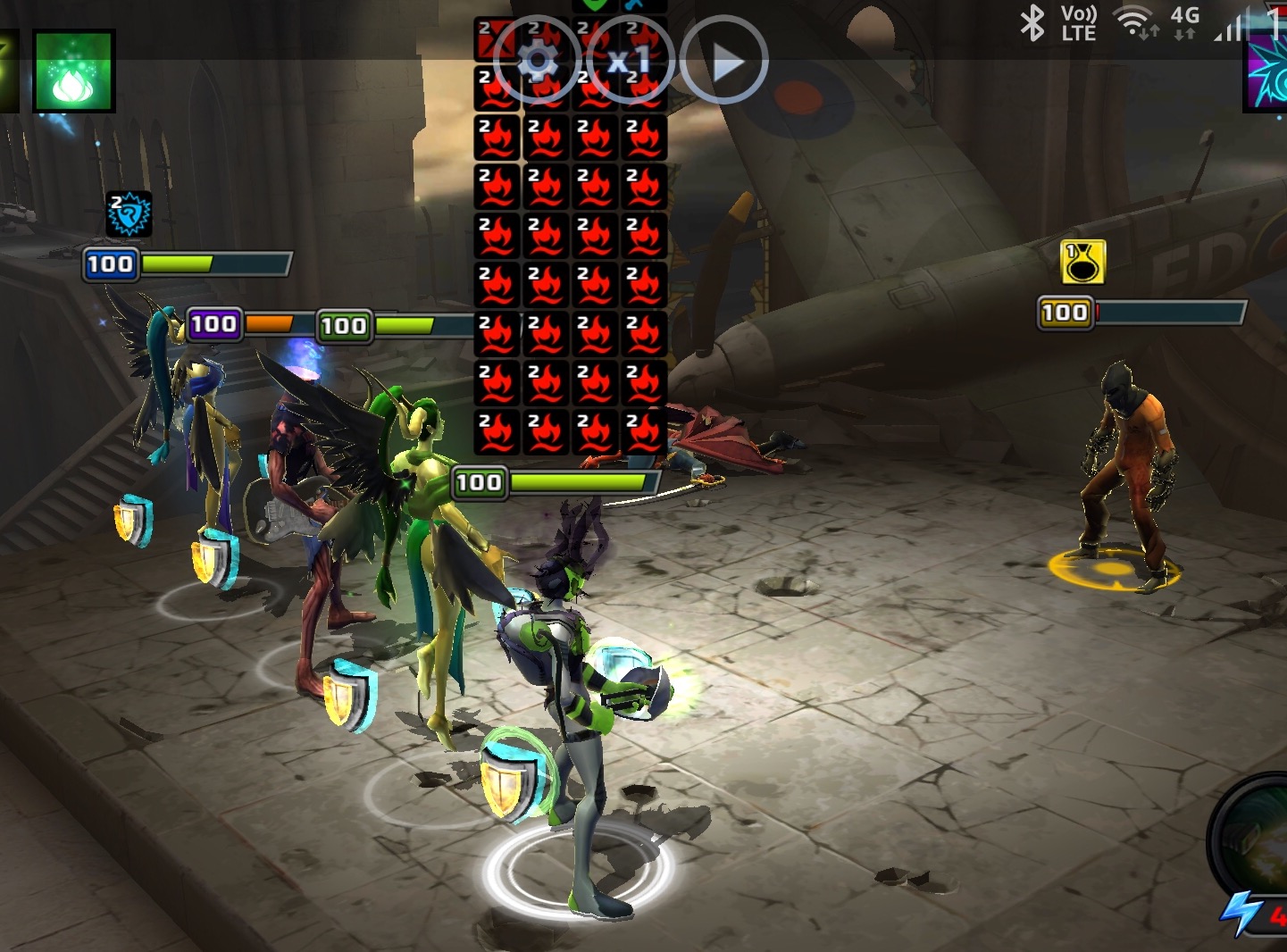Inspect the blue shield buff icon

[129, 214]
